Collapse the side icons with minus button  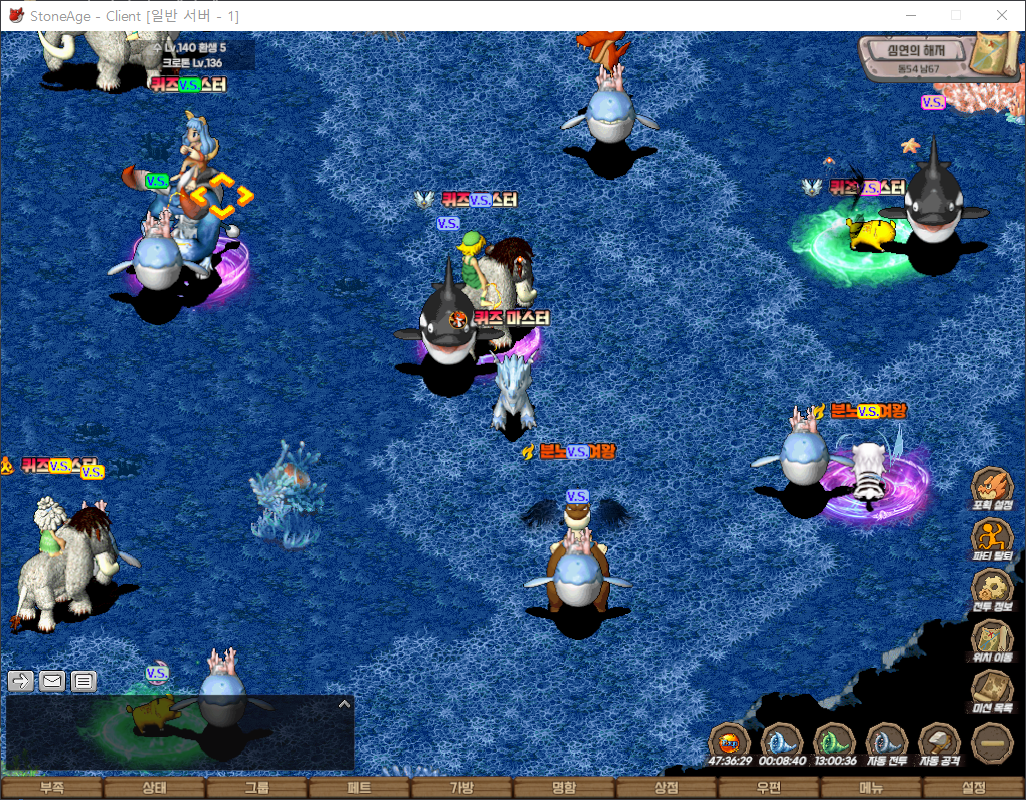coord(992,743)
